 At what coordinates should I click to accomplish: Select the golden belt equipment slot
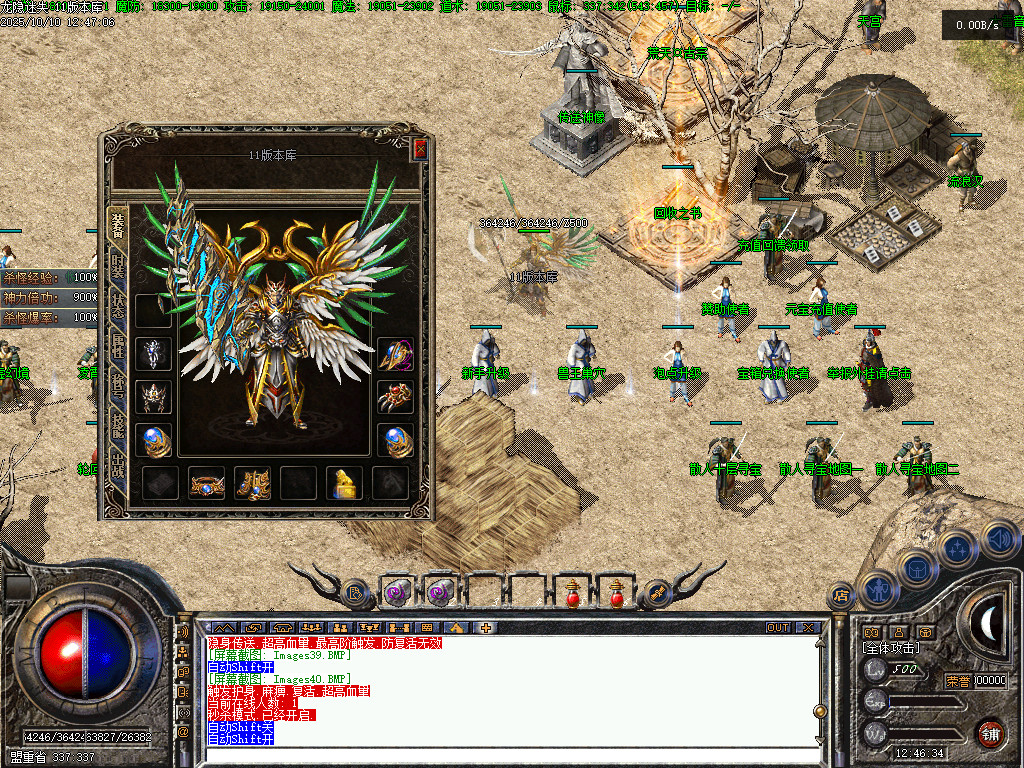(x=207, y=483)
